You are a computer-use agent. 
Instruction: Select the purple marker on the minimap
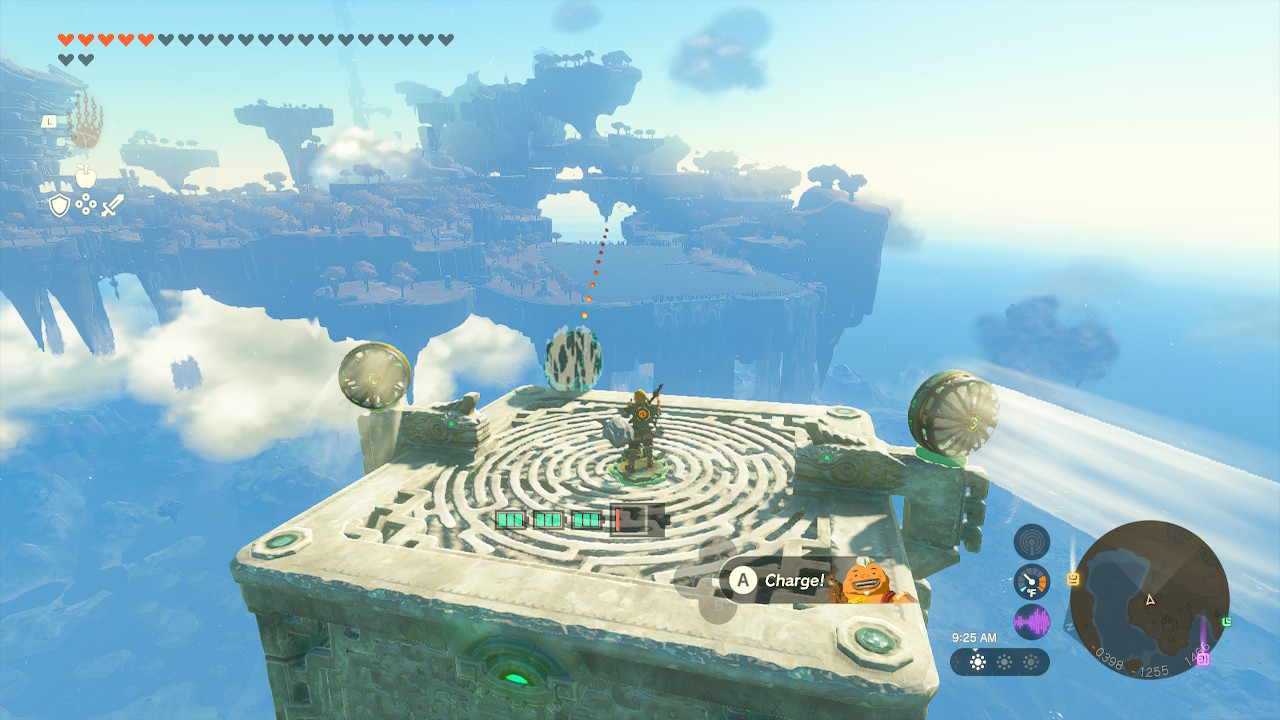(x=1203, y=658)
